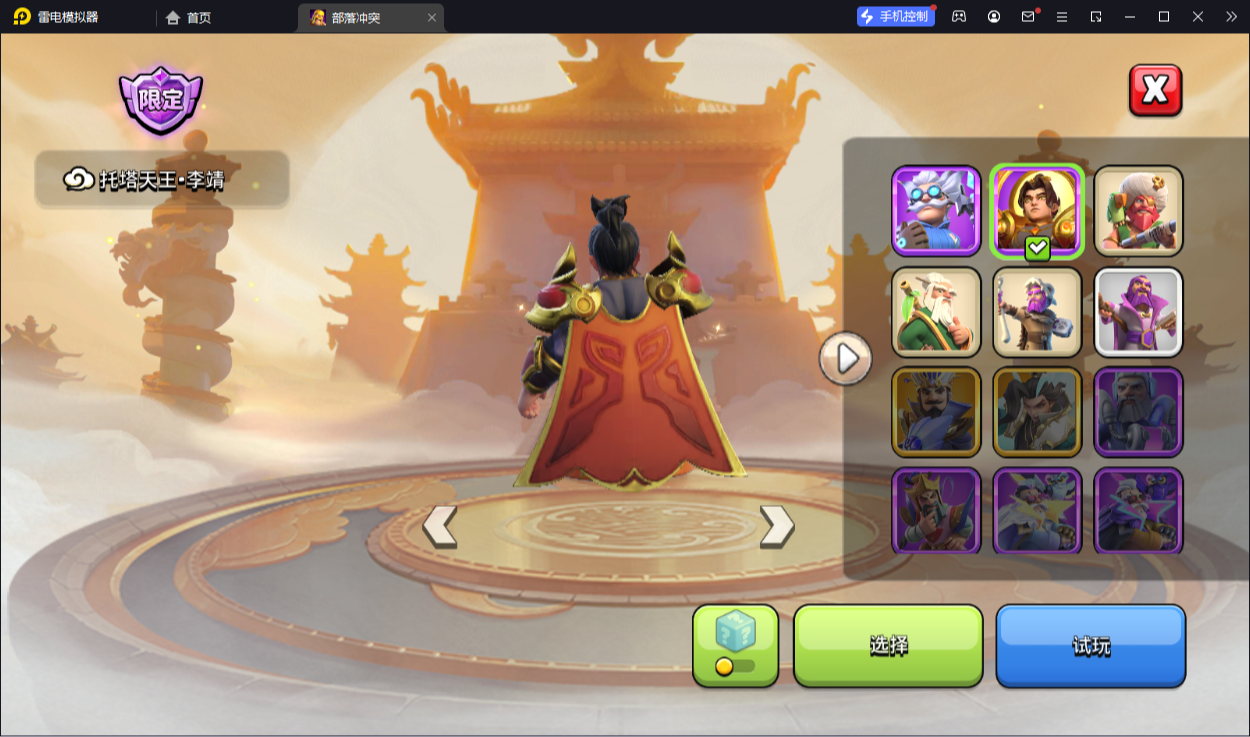Screen dimensions: 1250x737
Task: Open the 首页 home tab in emulator
Action: coord(189,17)
